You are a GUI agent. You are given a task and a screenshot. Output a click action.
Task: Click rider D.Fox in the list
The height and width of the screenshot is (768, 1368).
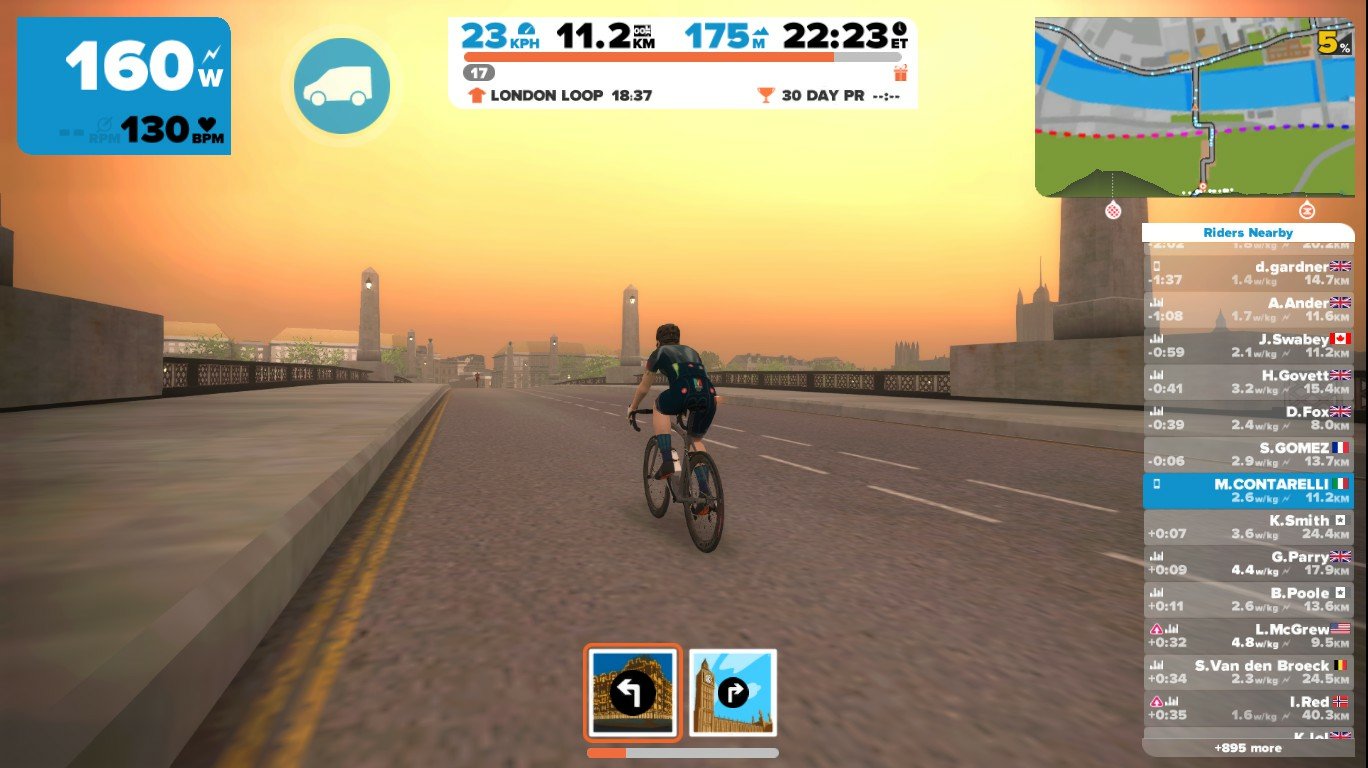point(1247,418)
